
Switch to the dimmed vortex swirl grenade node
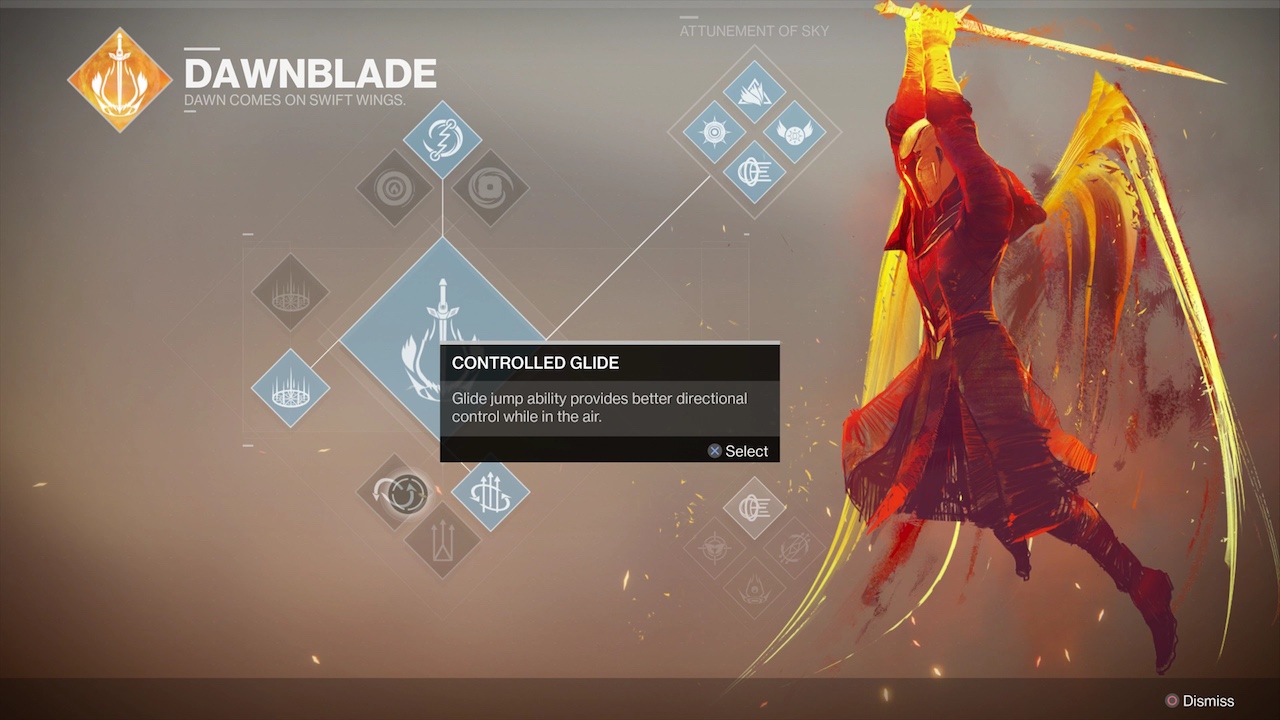tap(490, 187)
